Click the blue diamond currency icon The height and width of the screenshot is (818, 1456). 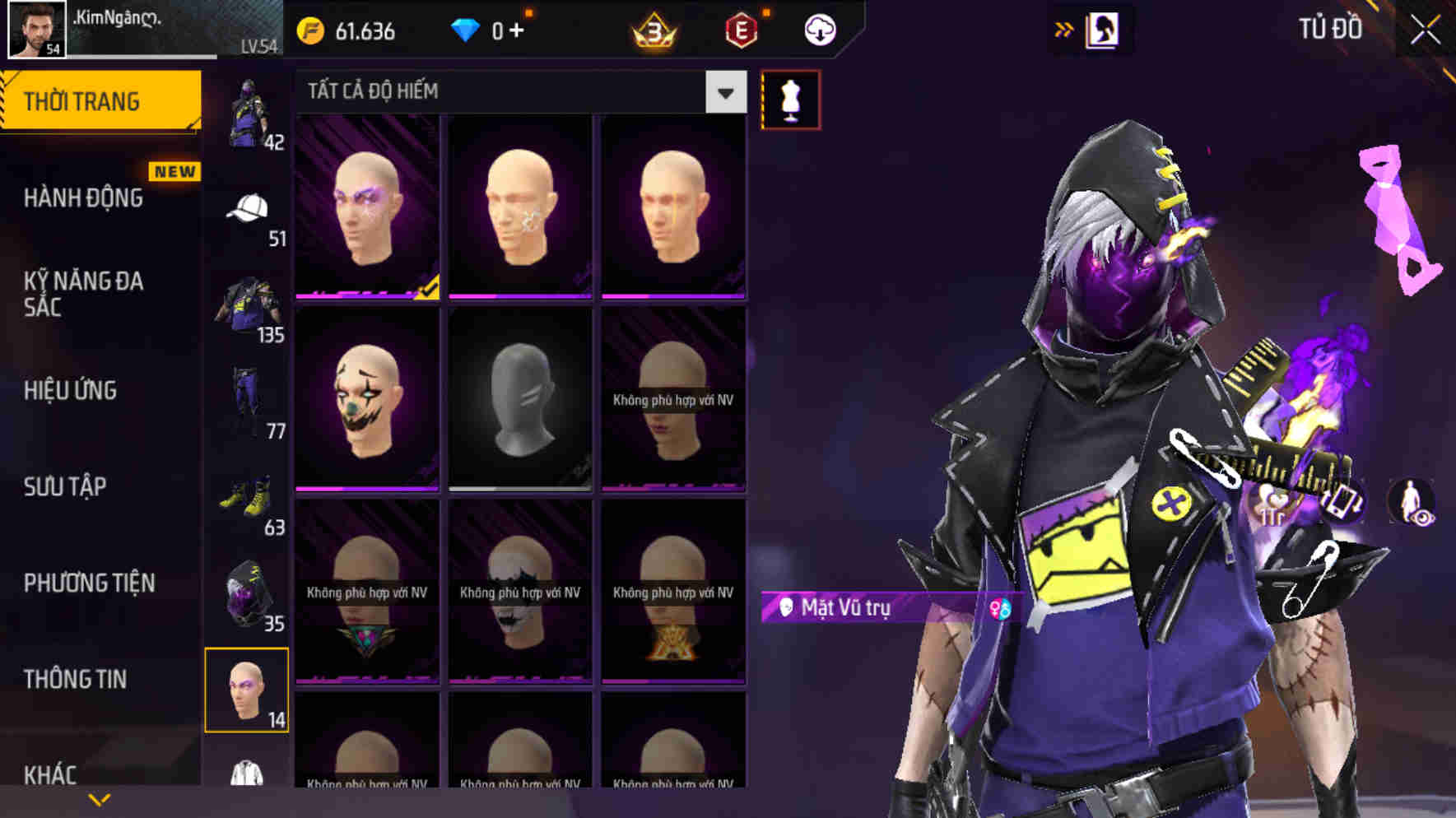[466, 32]
